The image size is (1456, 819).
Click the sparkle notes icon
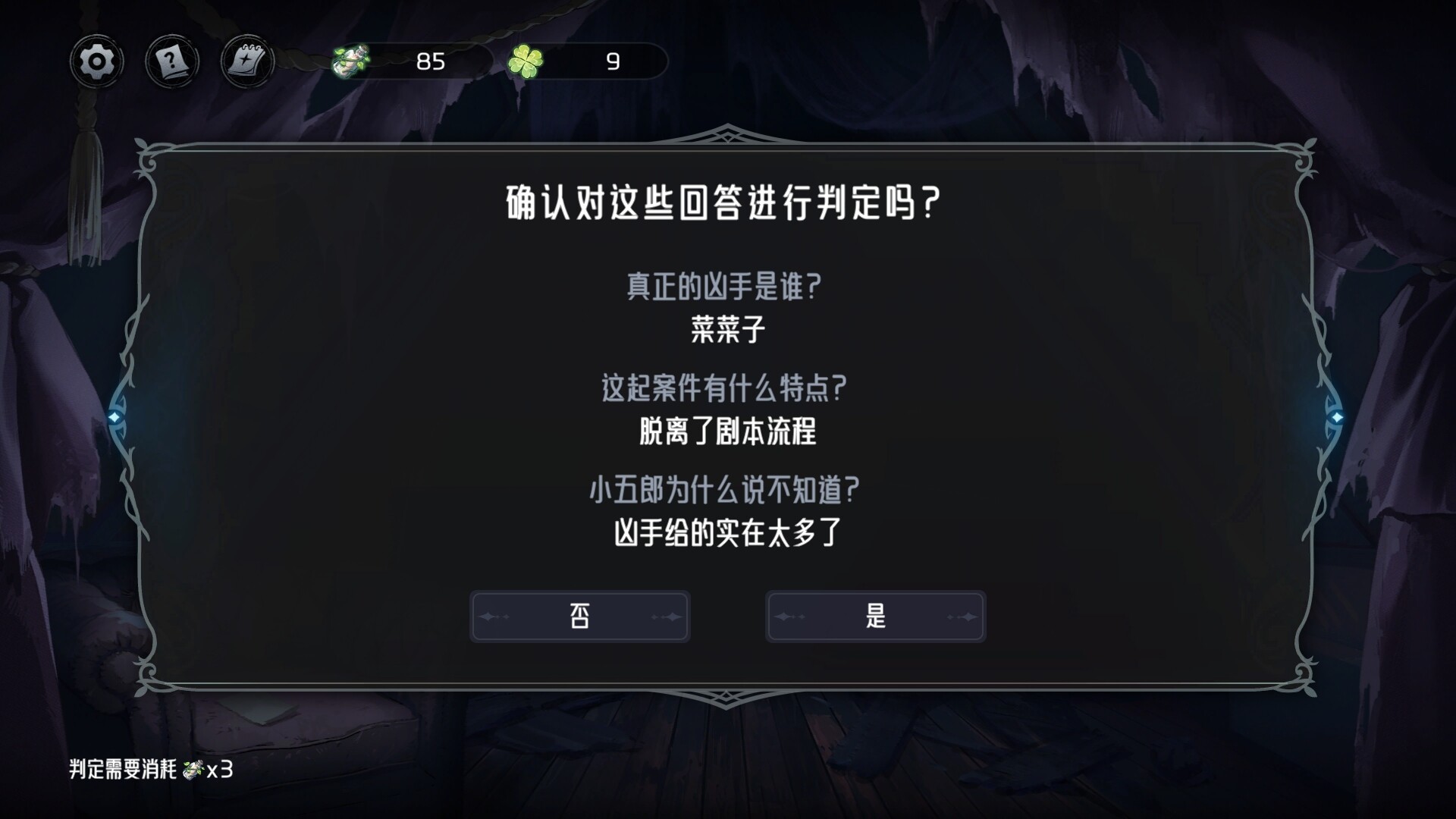click(245, 61)
